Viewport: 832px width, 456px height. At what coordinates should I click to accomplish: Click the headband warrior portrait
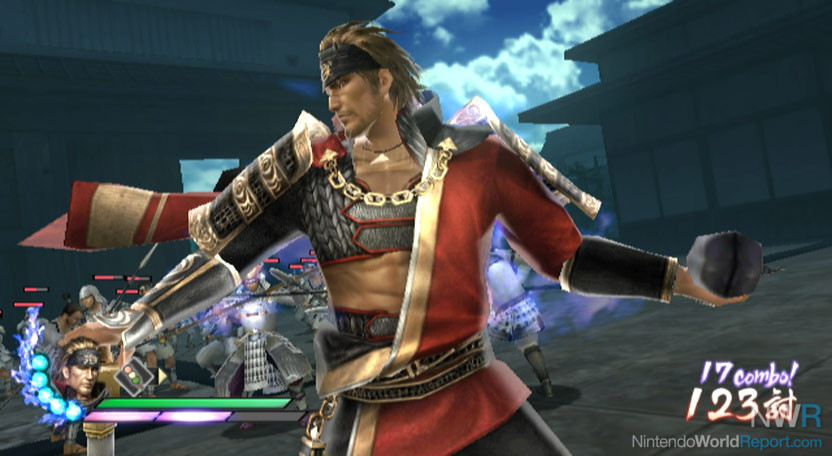pyautogui.click(x=82, y=373)
